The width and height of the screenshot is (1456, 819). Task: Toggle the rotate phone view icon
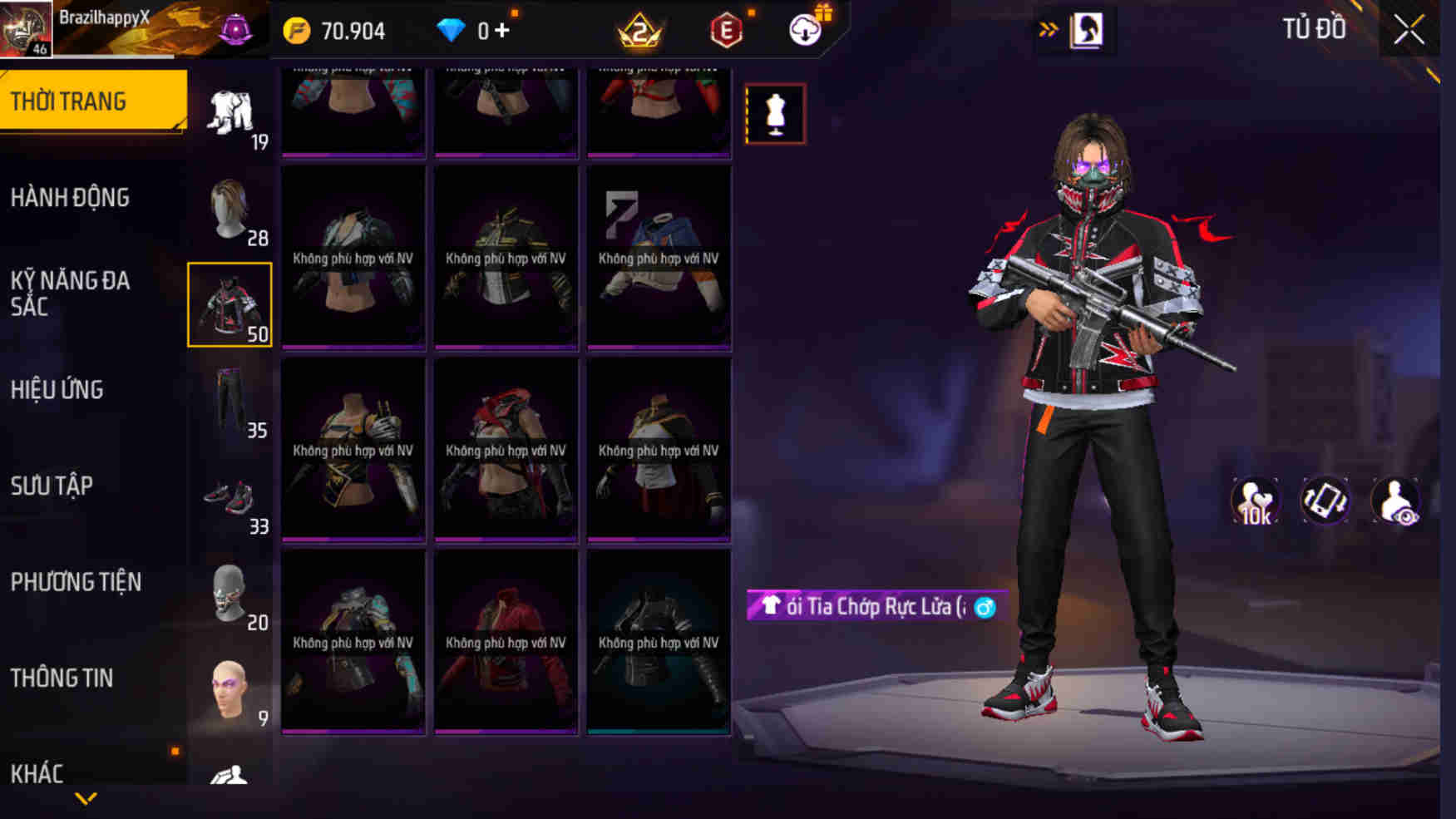(1325, 500)
